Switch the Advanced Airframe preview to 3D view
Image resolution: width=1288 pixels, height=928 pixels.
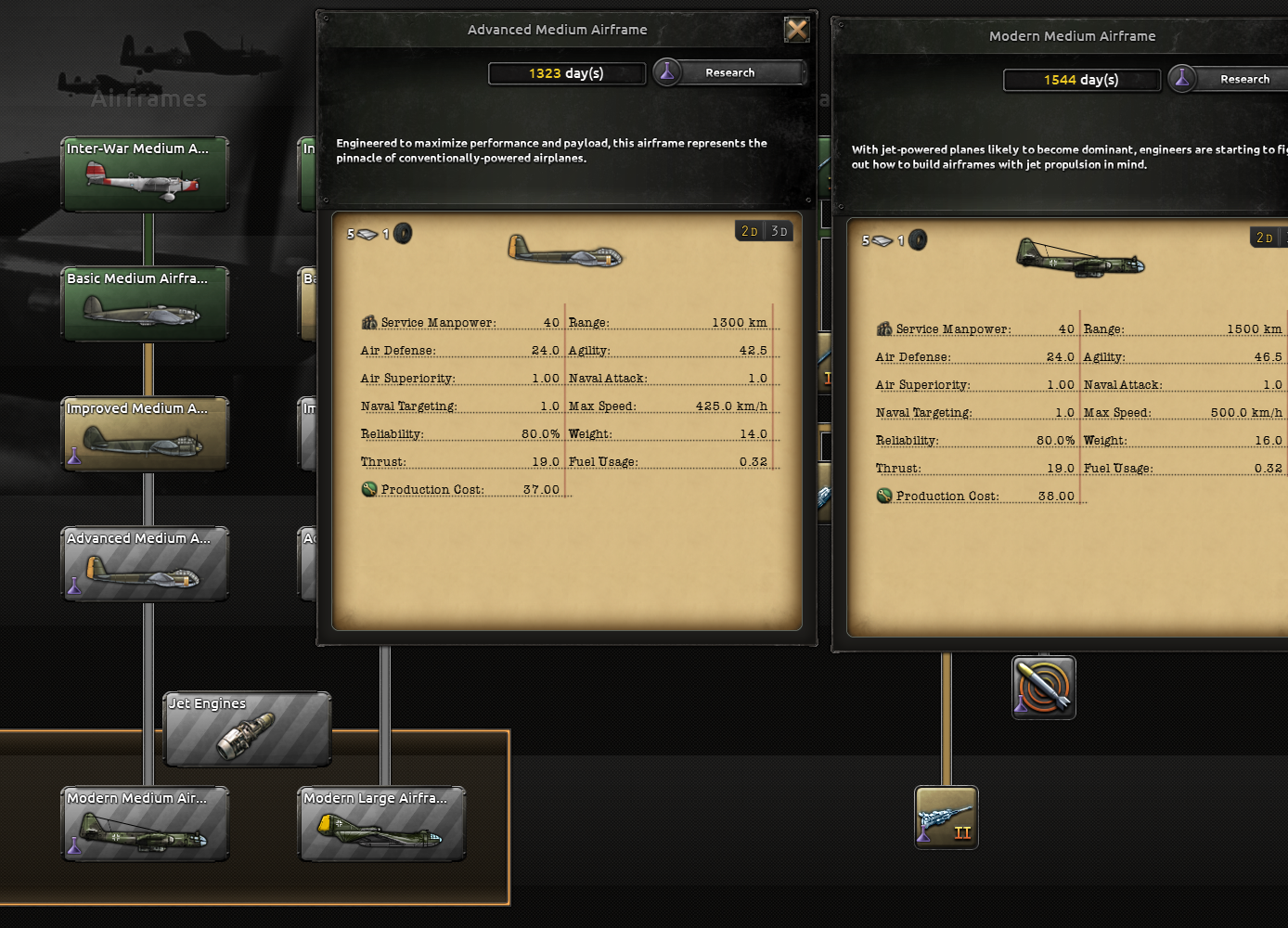pos(779,230)
